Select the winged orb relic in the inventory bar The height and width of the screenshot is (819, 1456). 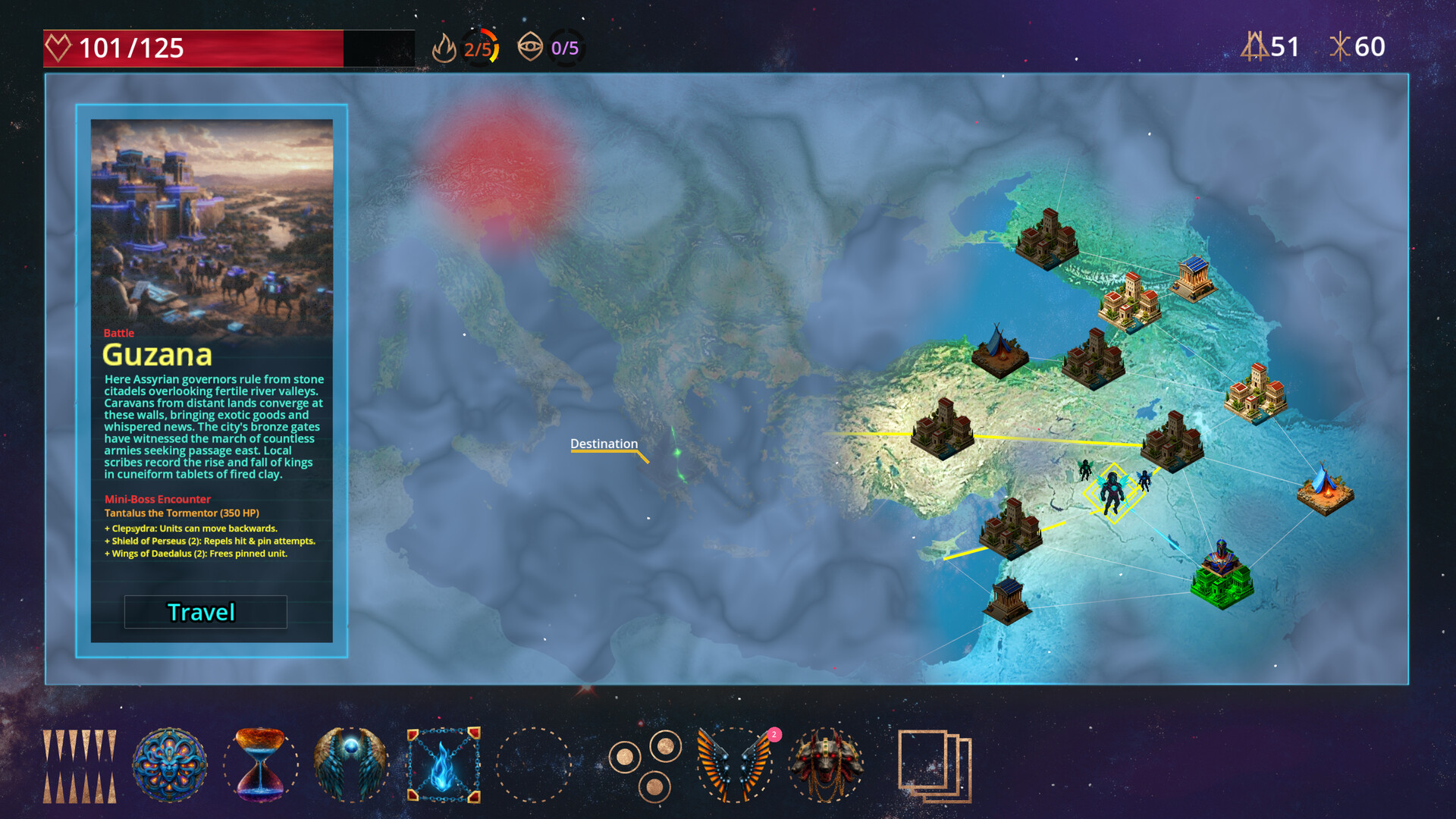352,762
